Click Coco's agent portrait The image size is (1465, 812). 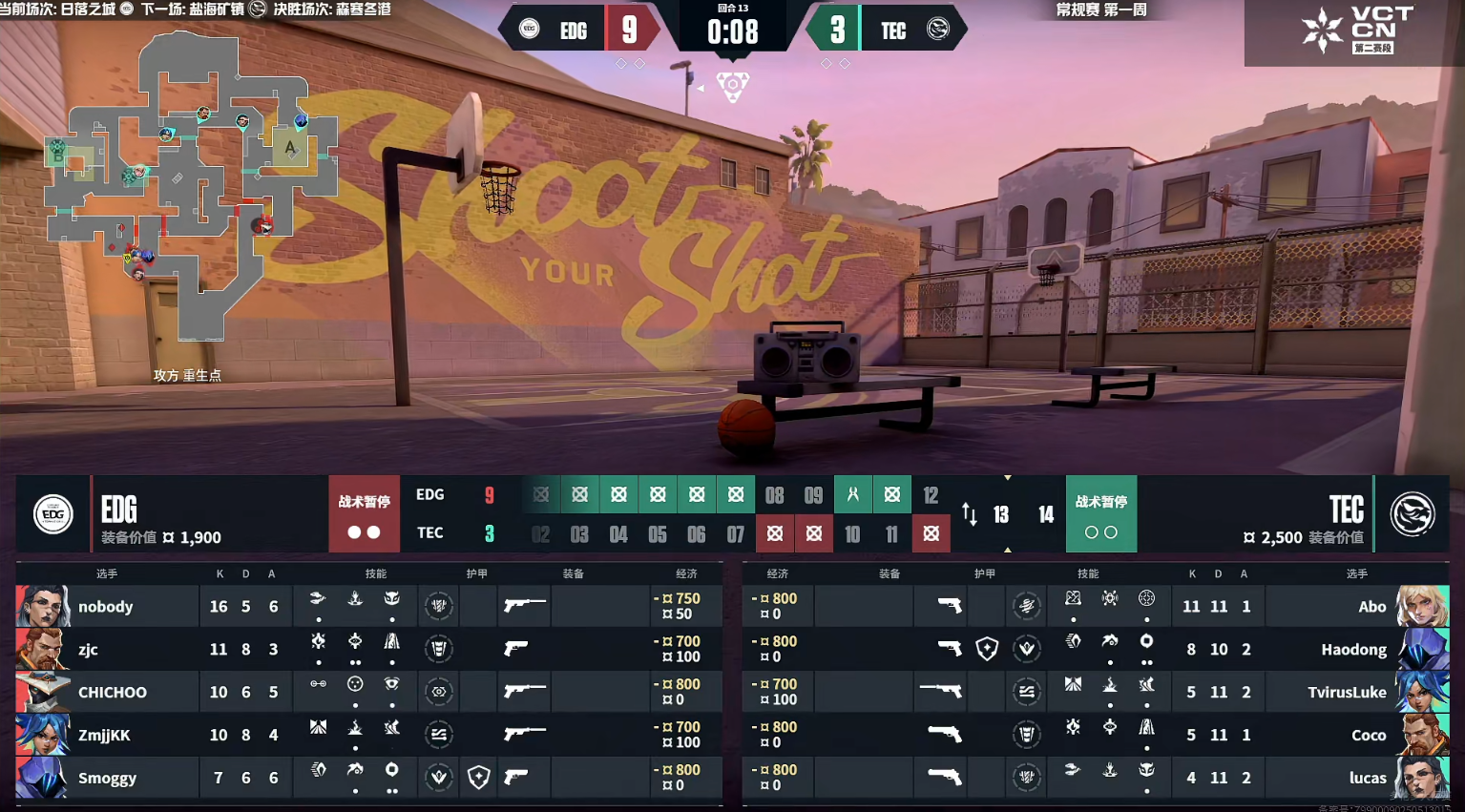coord(1422,735)
